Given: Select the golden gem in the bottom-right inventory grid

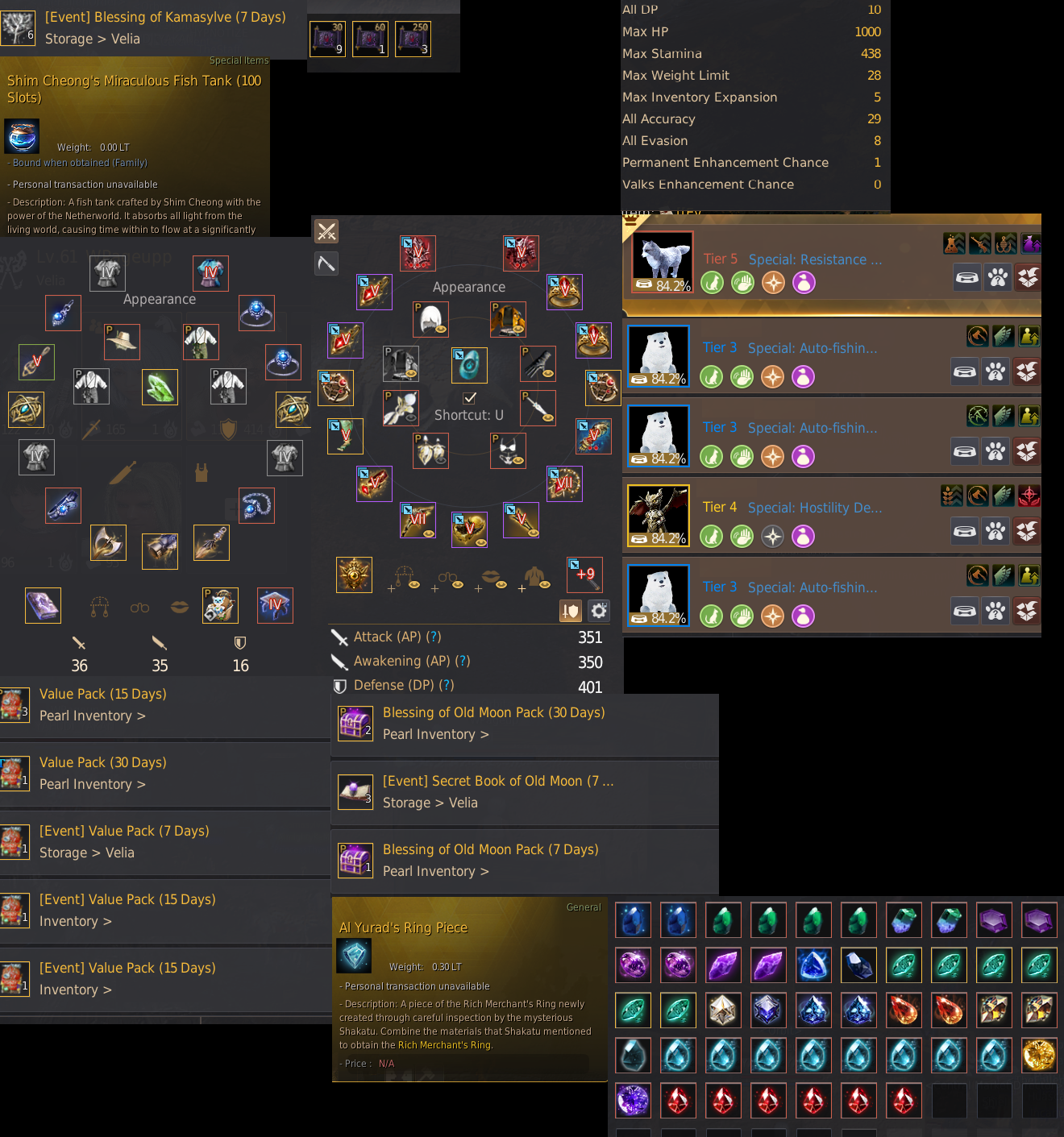Looking at the screenshot, I should coord(1039,1055).
